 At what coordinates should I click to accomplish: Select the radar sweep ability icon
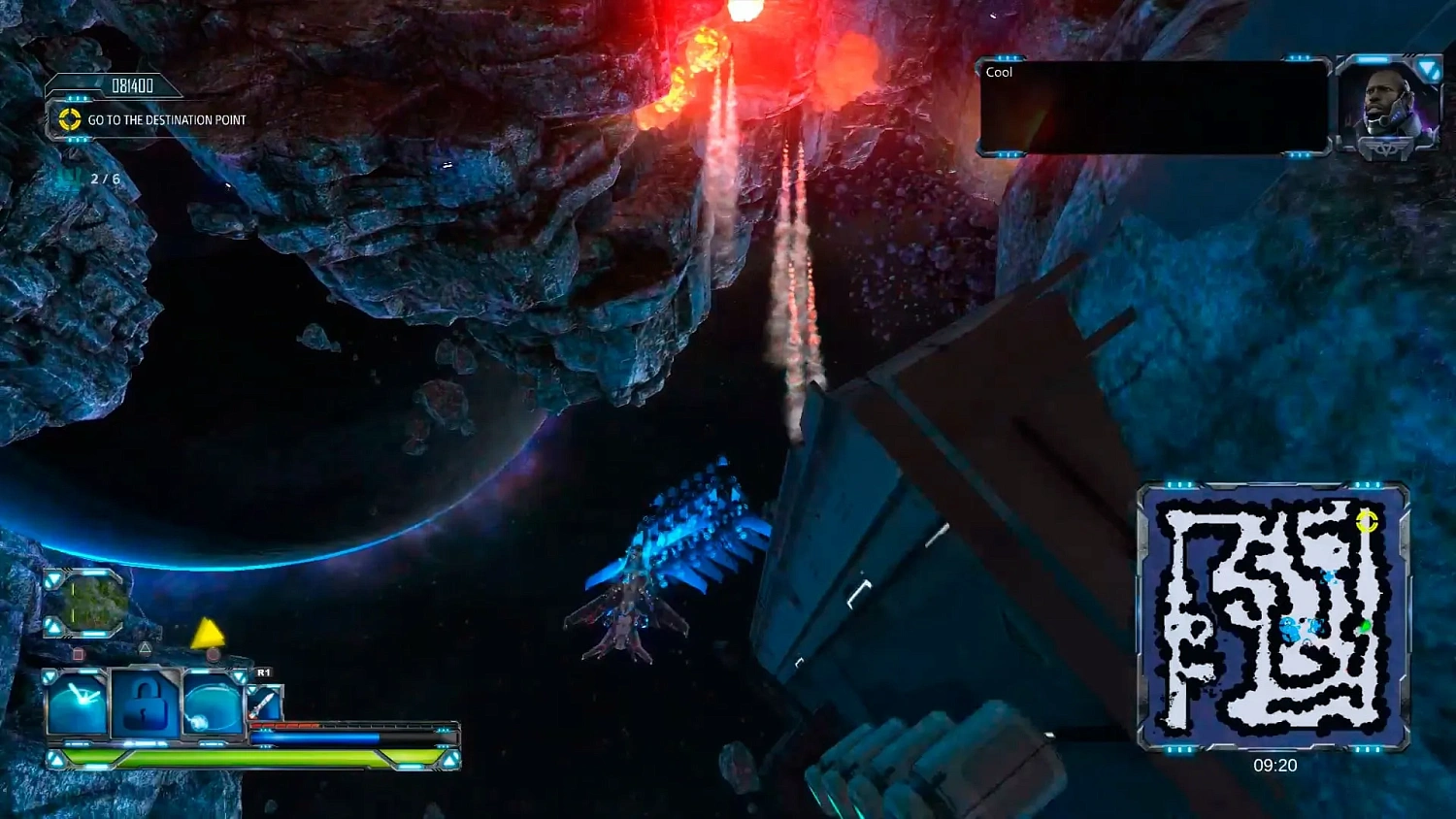(78, 704)
